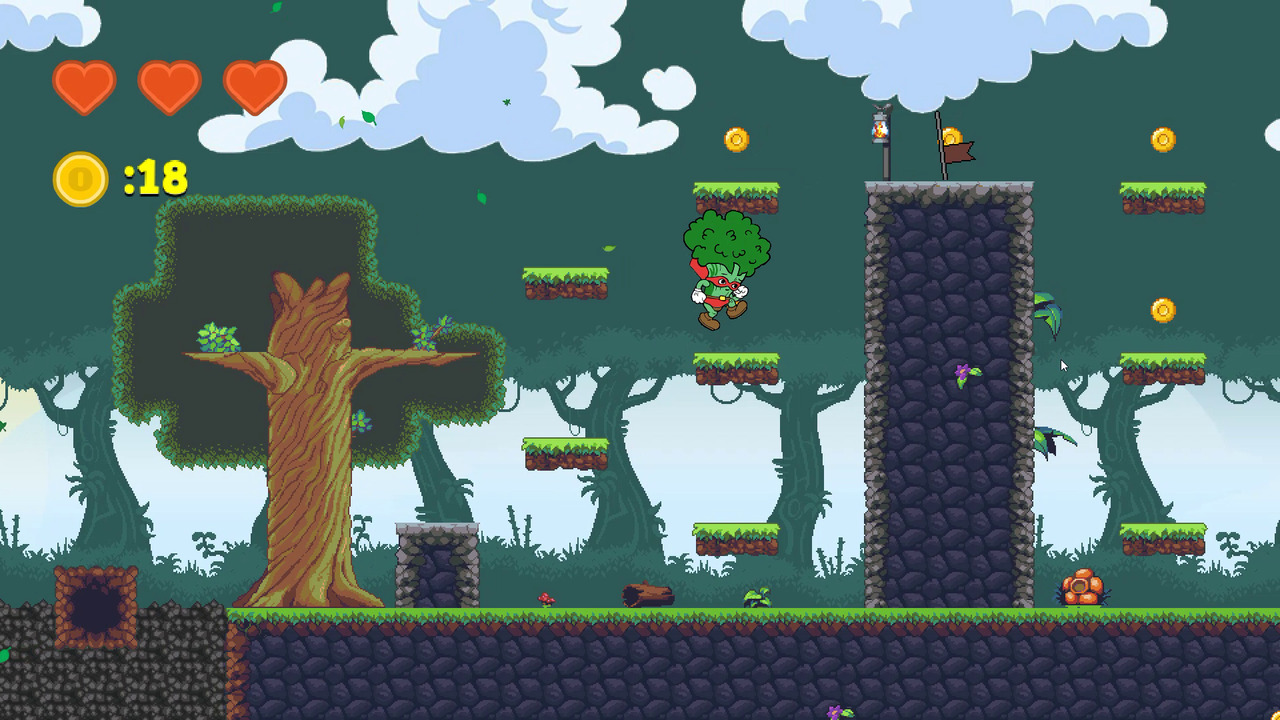Click the orange flower creature near the tower base
The width and height of the screenshot is (1280, 720).
coord(1081,584)
